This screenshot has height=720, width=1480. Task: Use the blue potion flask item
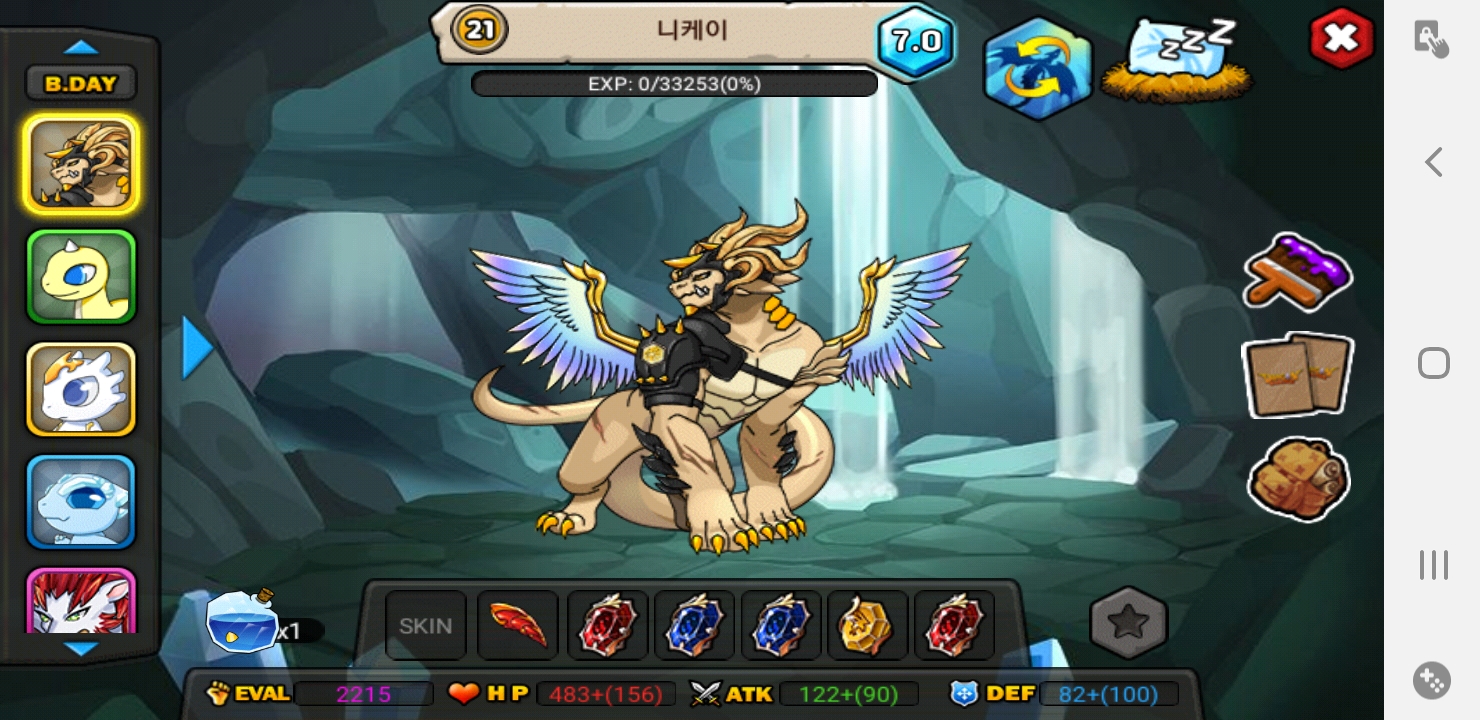pos(242,622)
